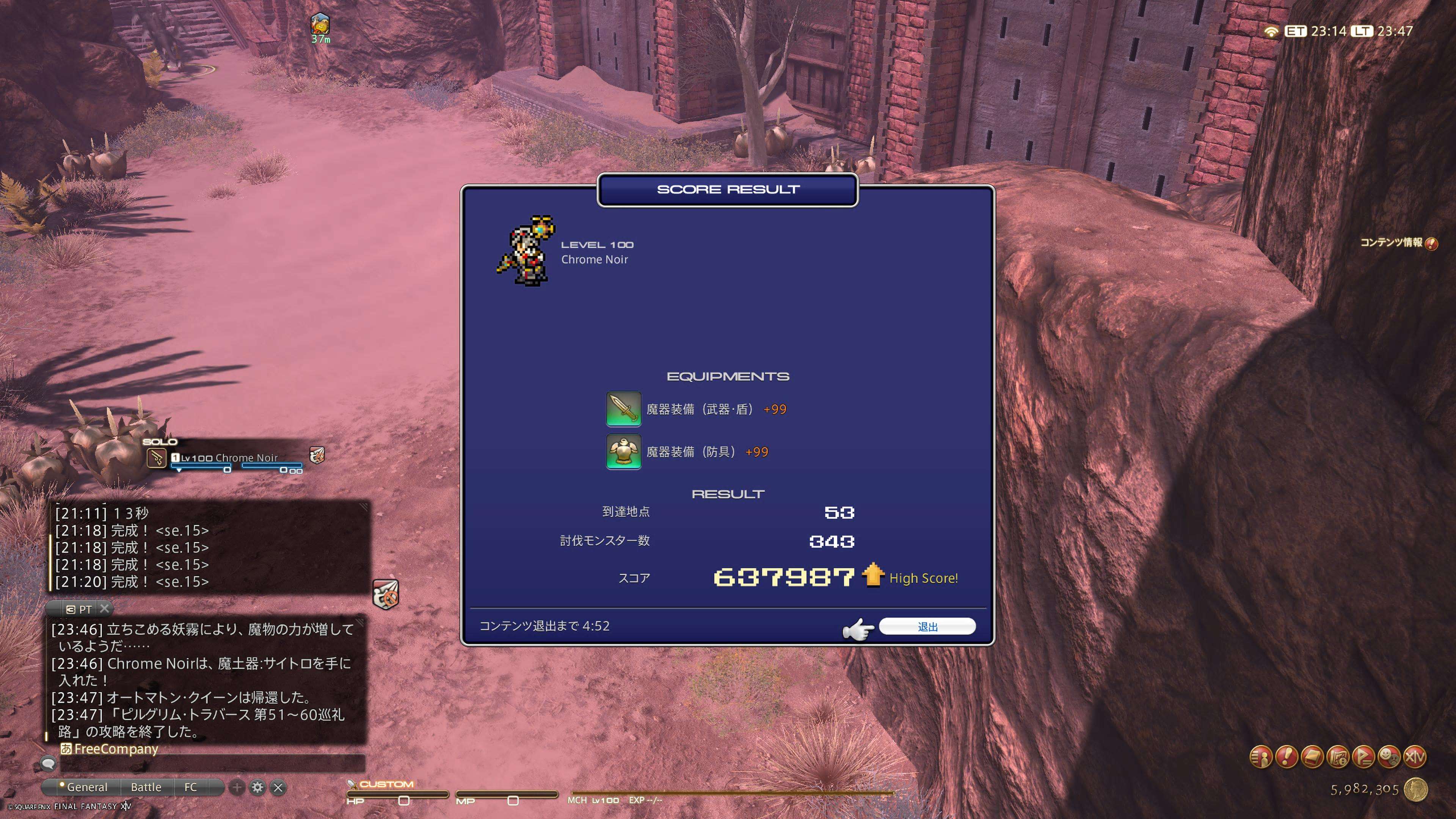The height and width of the screenshot is (819, 1456).
Task: Switch to the Battle chat tab
Action: (146, 787)
